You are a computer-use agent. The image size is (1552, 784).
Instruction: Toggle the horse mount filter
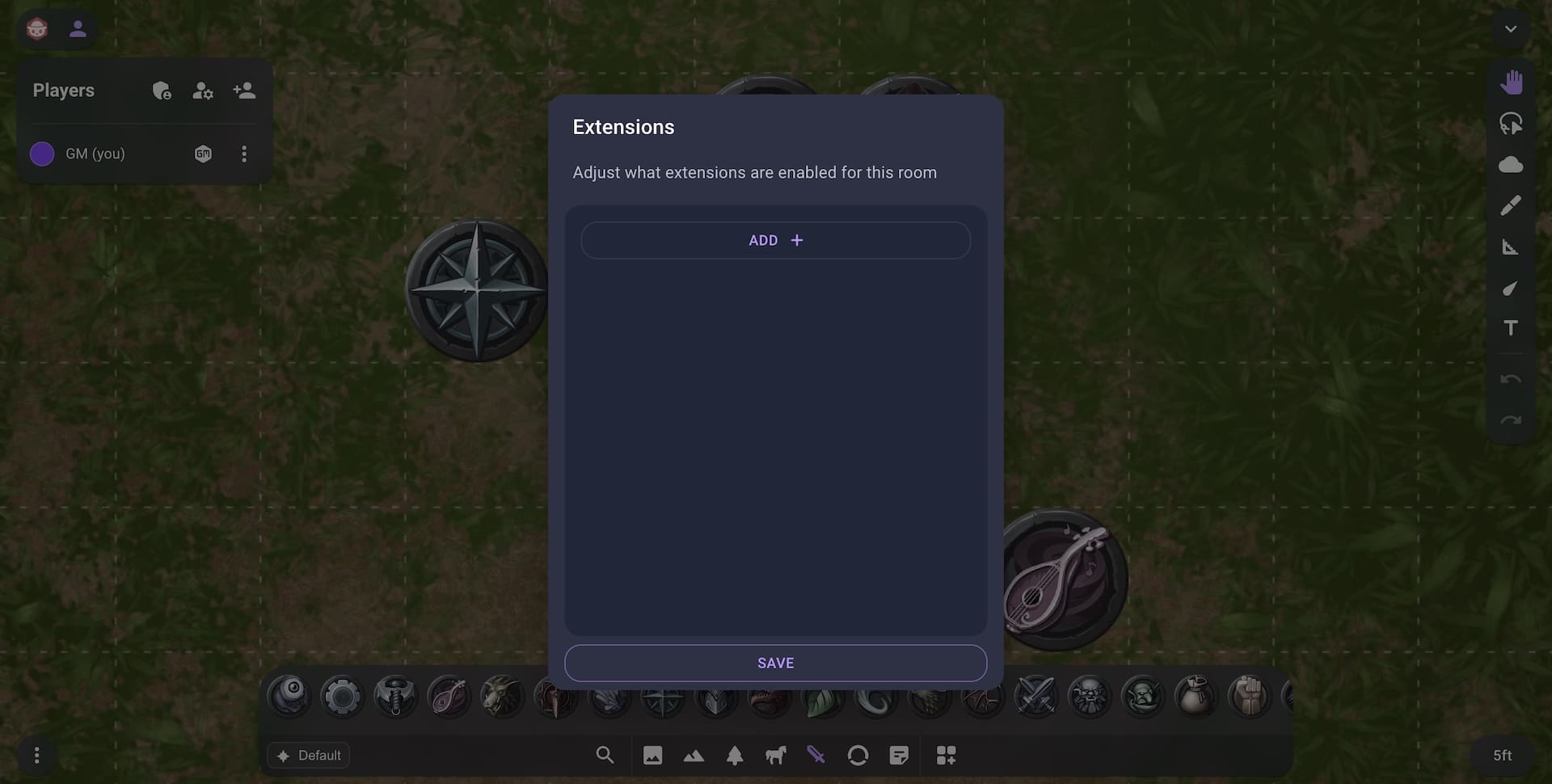[775, 755]
